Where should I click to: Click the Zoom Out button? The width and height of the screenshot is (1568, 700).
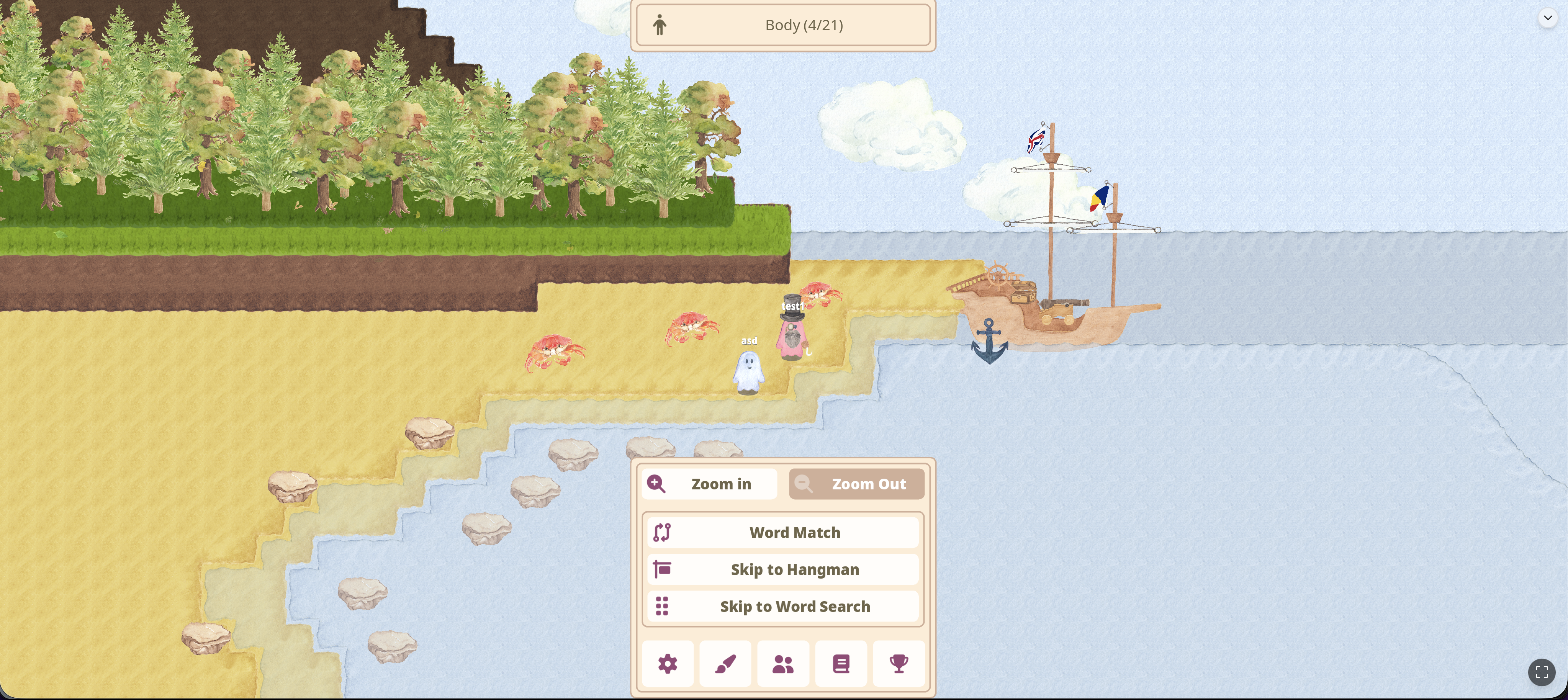coord(856,484)
